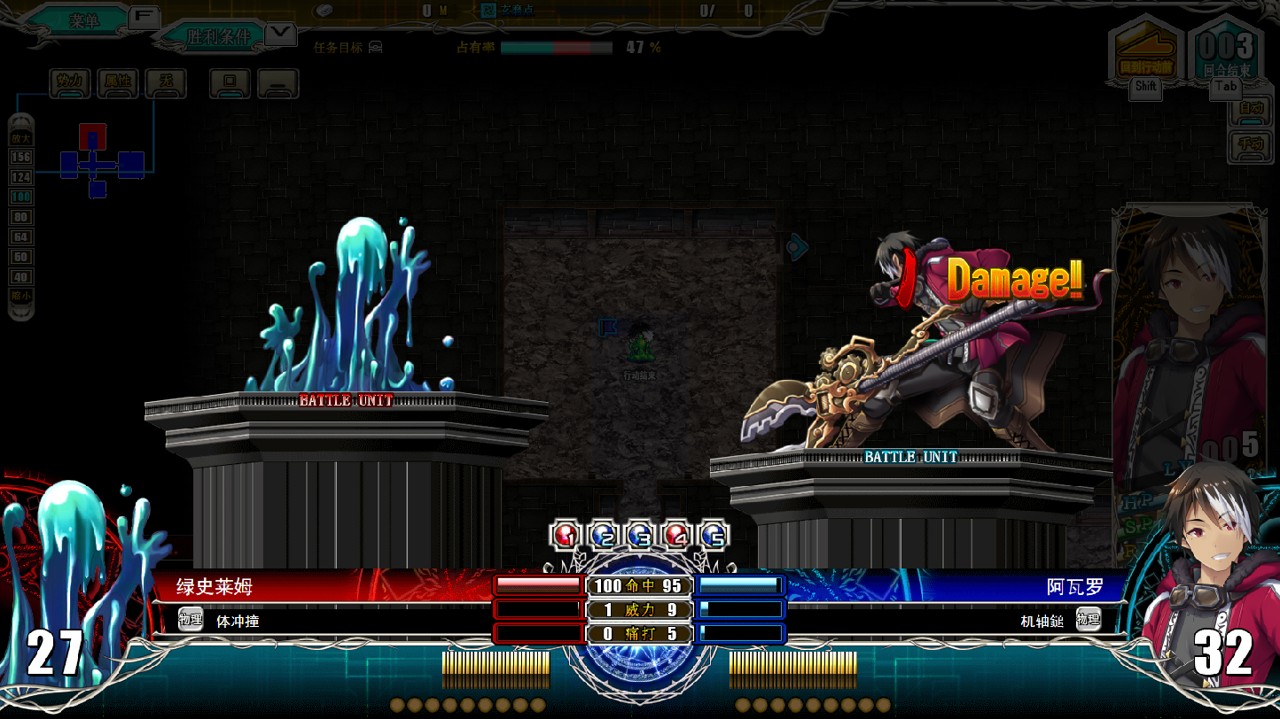This screenshot has width=1280, height=719.
Task: Select the 无 (none) map filter
Action: click(x=166, y=82)
